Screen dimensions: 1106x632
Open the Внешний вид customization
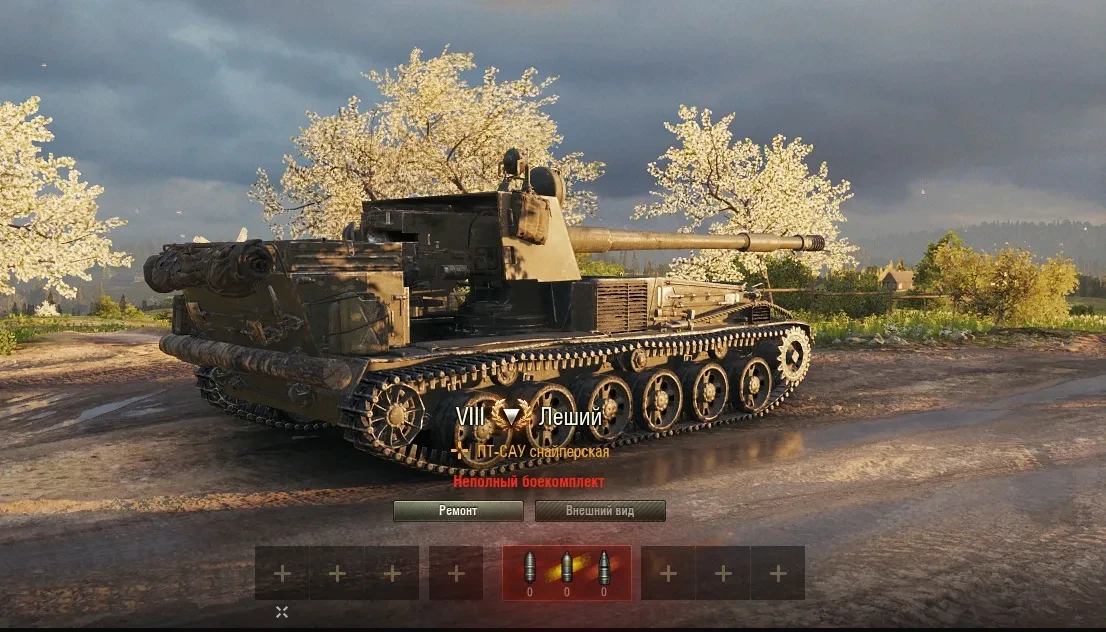(600, 511)
